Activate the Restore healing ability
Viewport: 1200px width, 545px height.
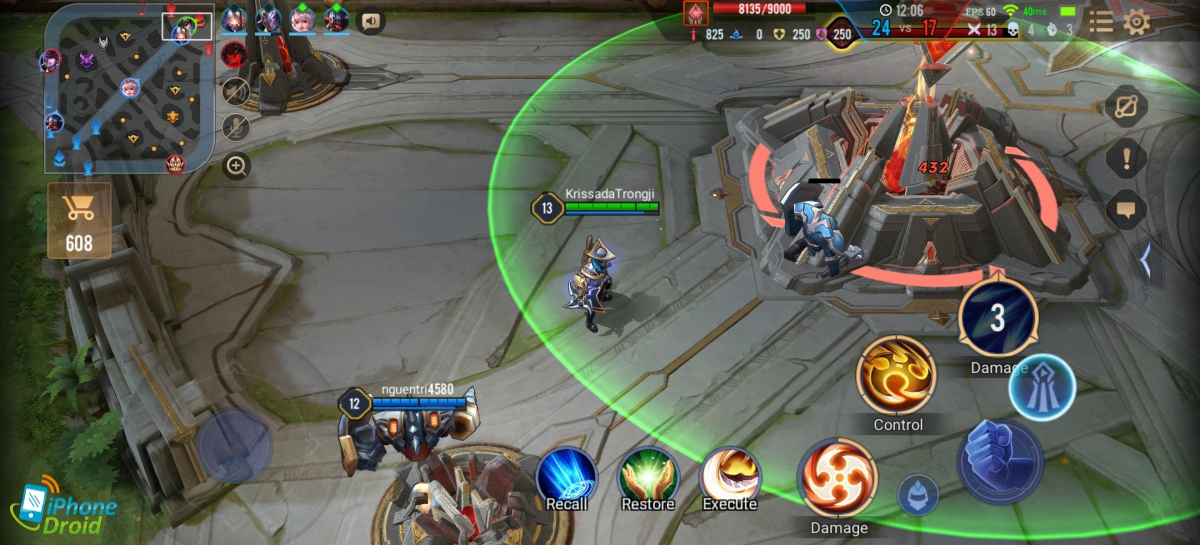pyautogui.click(x=648, y=479)
